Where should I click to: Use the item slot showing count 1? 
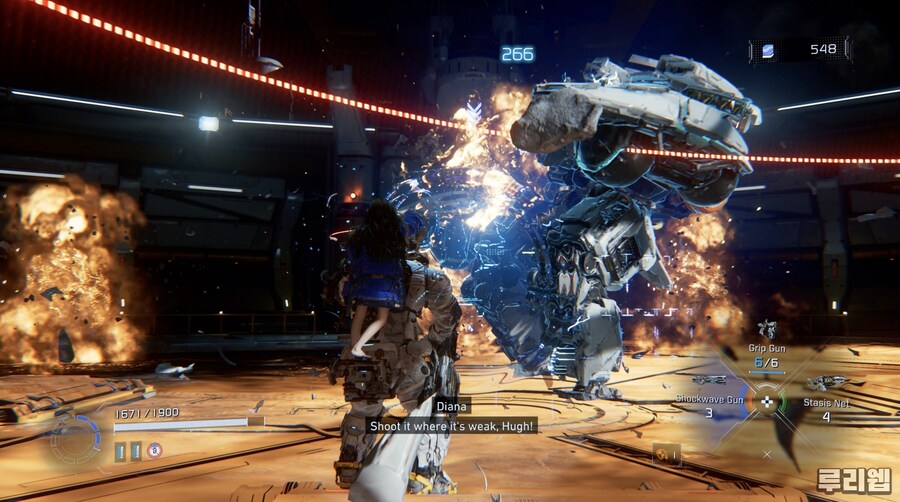(667, 455)
